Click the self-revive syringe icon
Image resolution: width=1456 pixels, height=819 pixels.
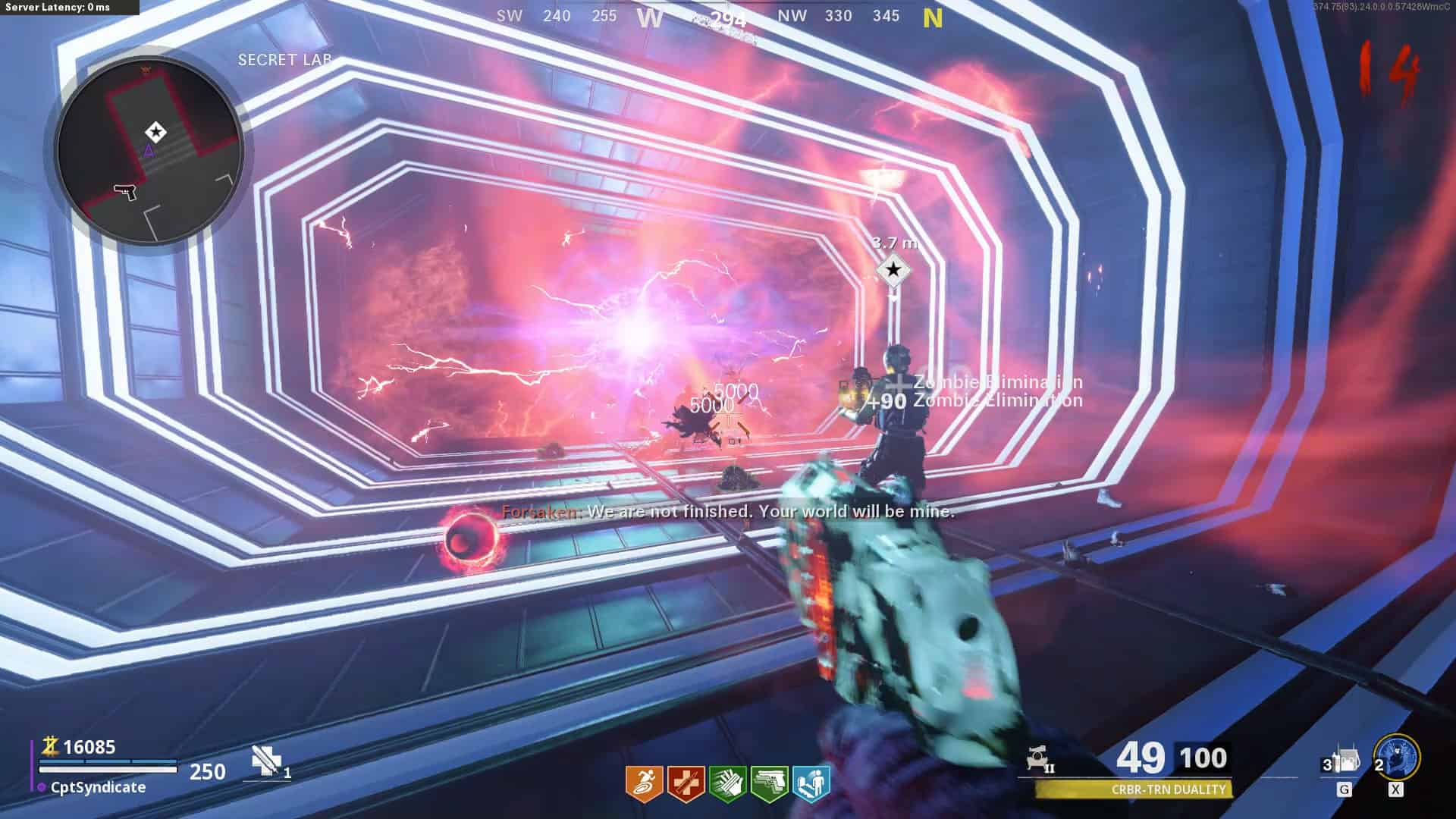coord(265,760)
